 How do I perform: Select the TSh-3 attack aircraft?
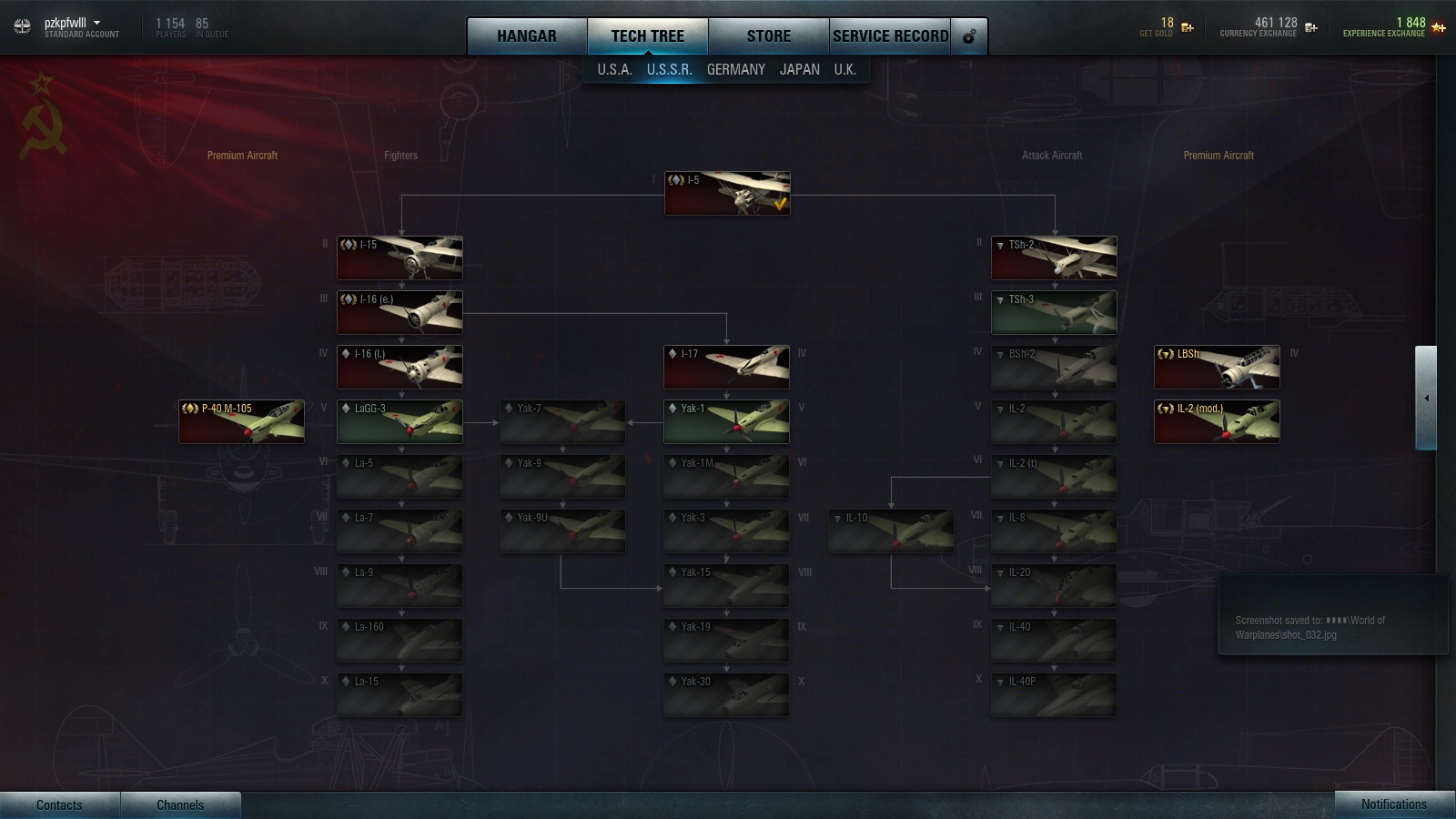[1054, 312]
